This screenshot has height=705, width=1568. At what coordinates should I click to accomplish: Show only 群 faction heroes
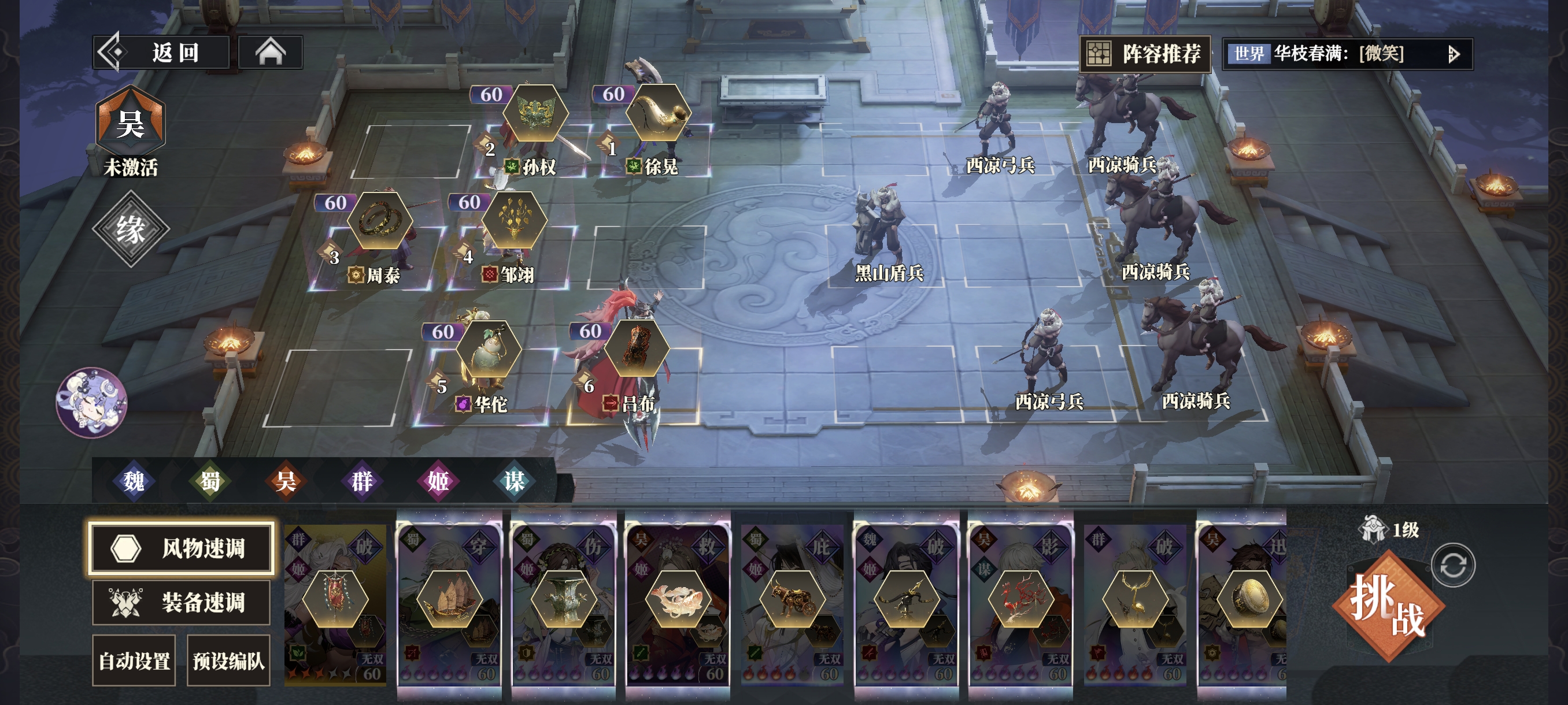click(x=362, y=481)
